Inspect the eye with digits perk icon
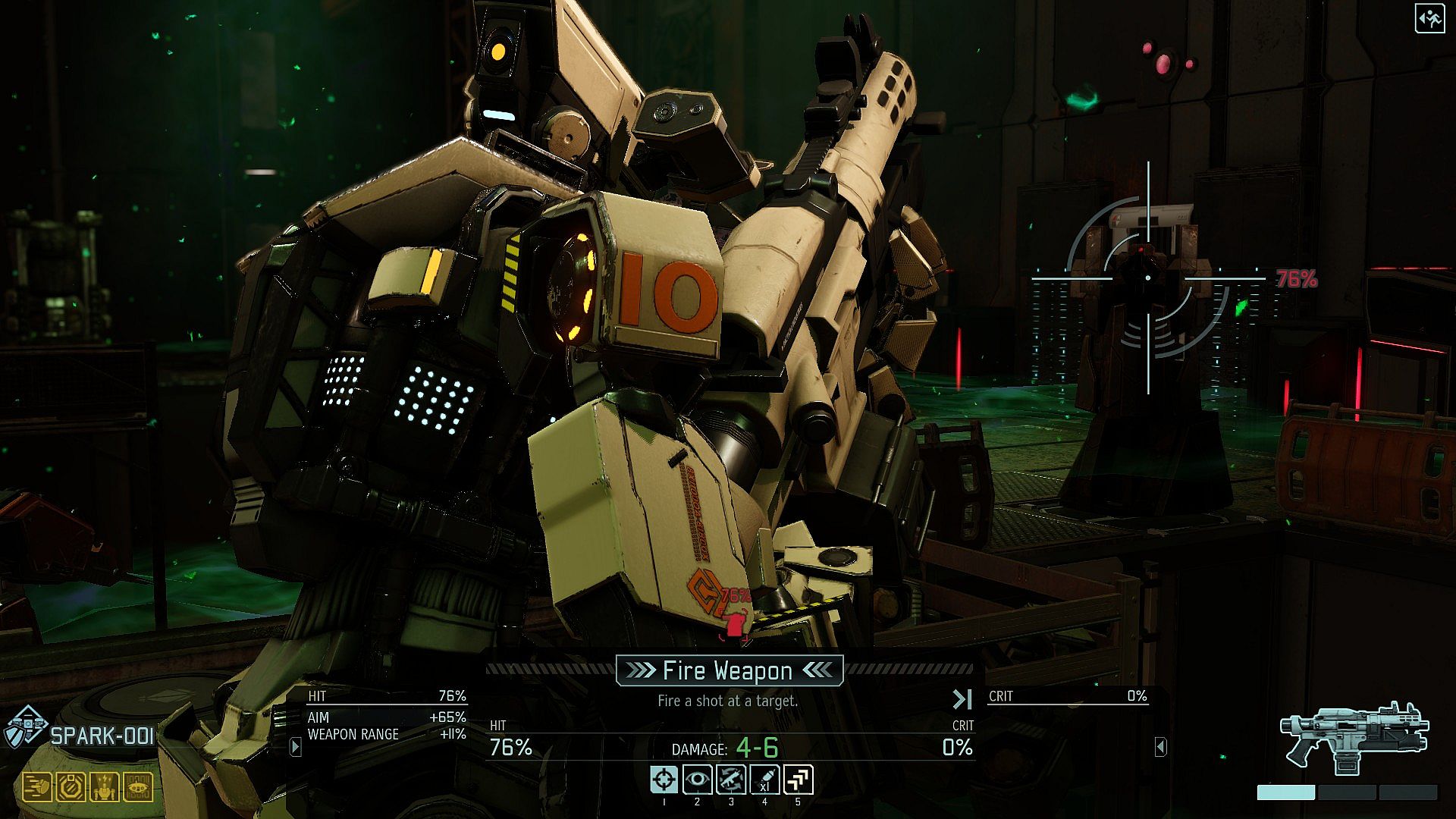This screenshot has height=819, width=1456. [x=138, y=788]
